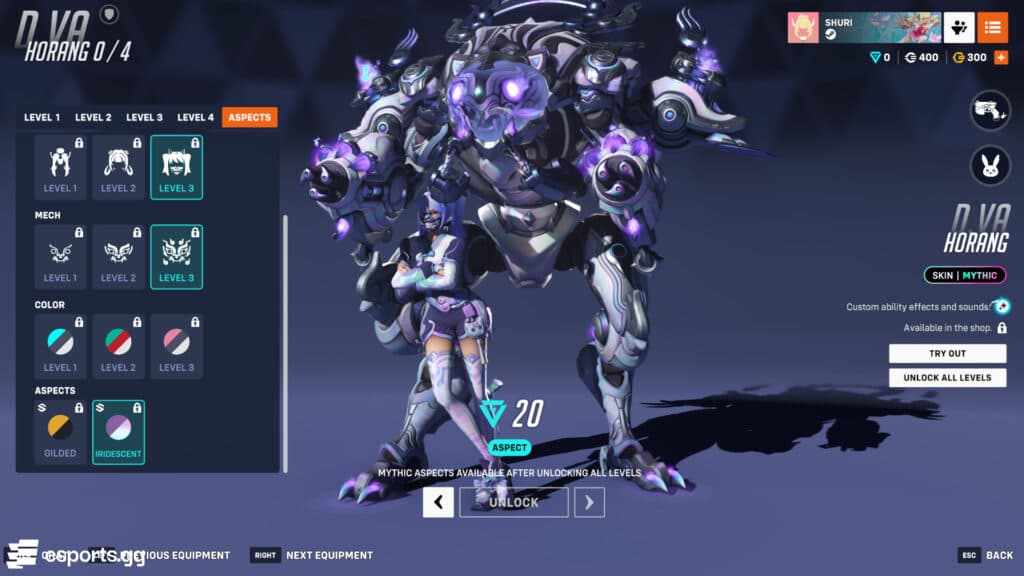Unlock all levels of the skin

(x=947, y=377)
